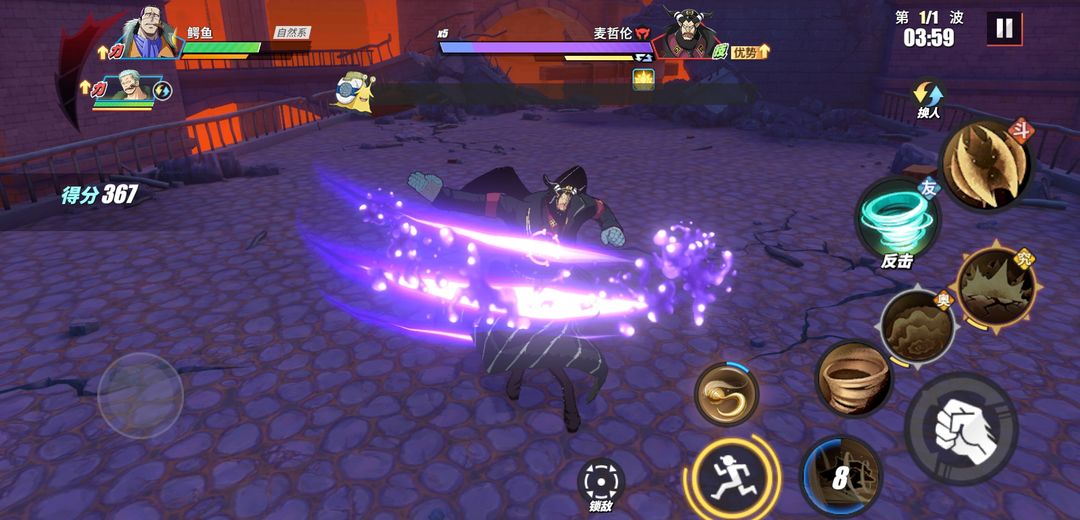Tap Crocodile's active character portrait
The image size is (1080, 520).
pyautogui.click(x=150, y=38)
